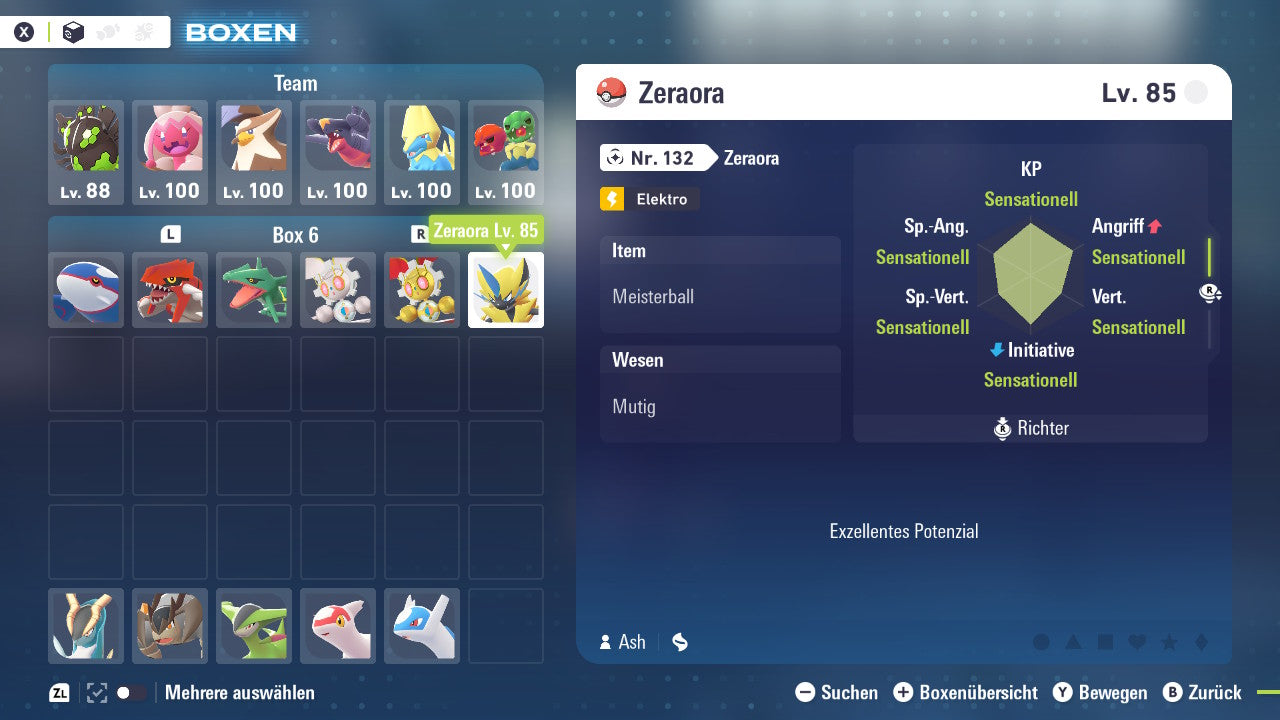Click the X icon in the top-left toolbar
This screenshot has height=720, width=1280.
pyautogui.click(x=24, y=31)
